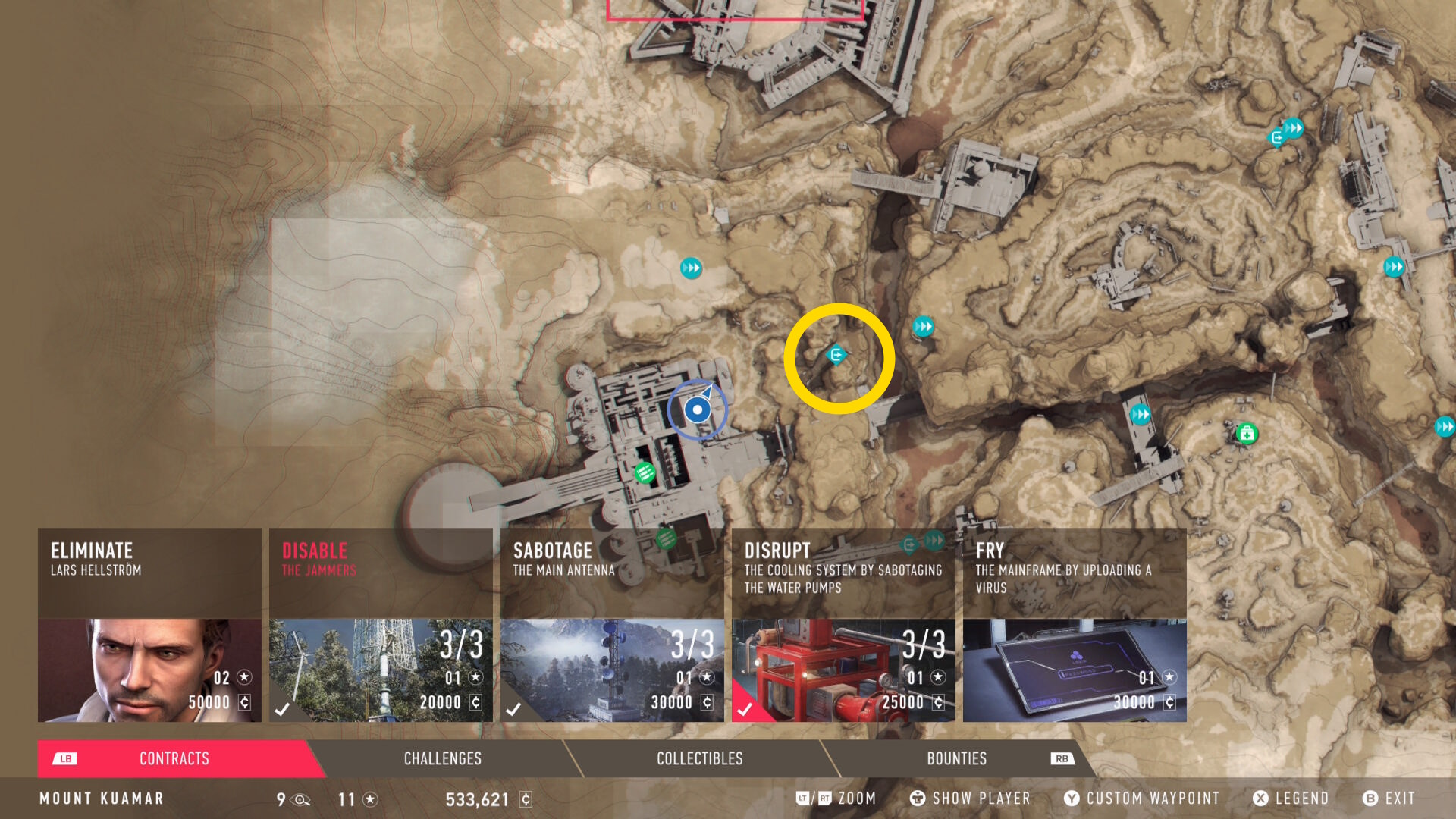The height and width of the screenshot is (819, 1456).
Task: Select the Eliminate Lars Hellström contract
Action: [149, 625]
